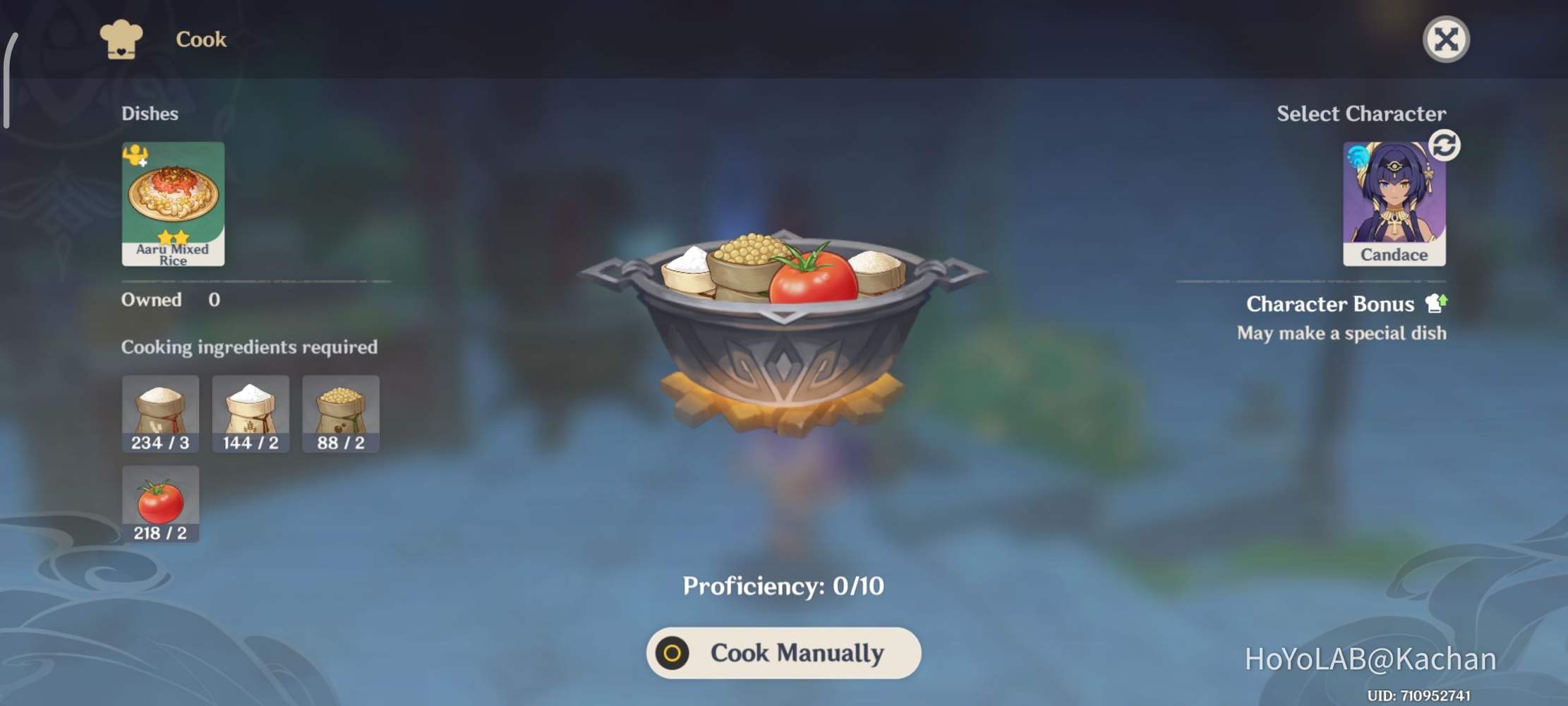Click the chef hat Cook icon
The width and height of the screenshot is (1568, 706).
(x=121, y=39)
